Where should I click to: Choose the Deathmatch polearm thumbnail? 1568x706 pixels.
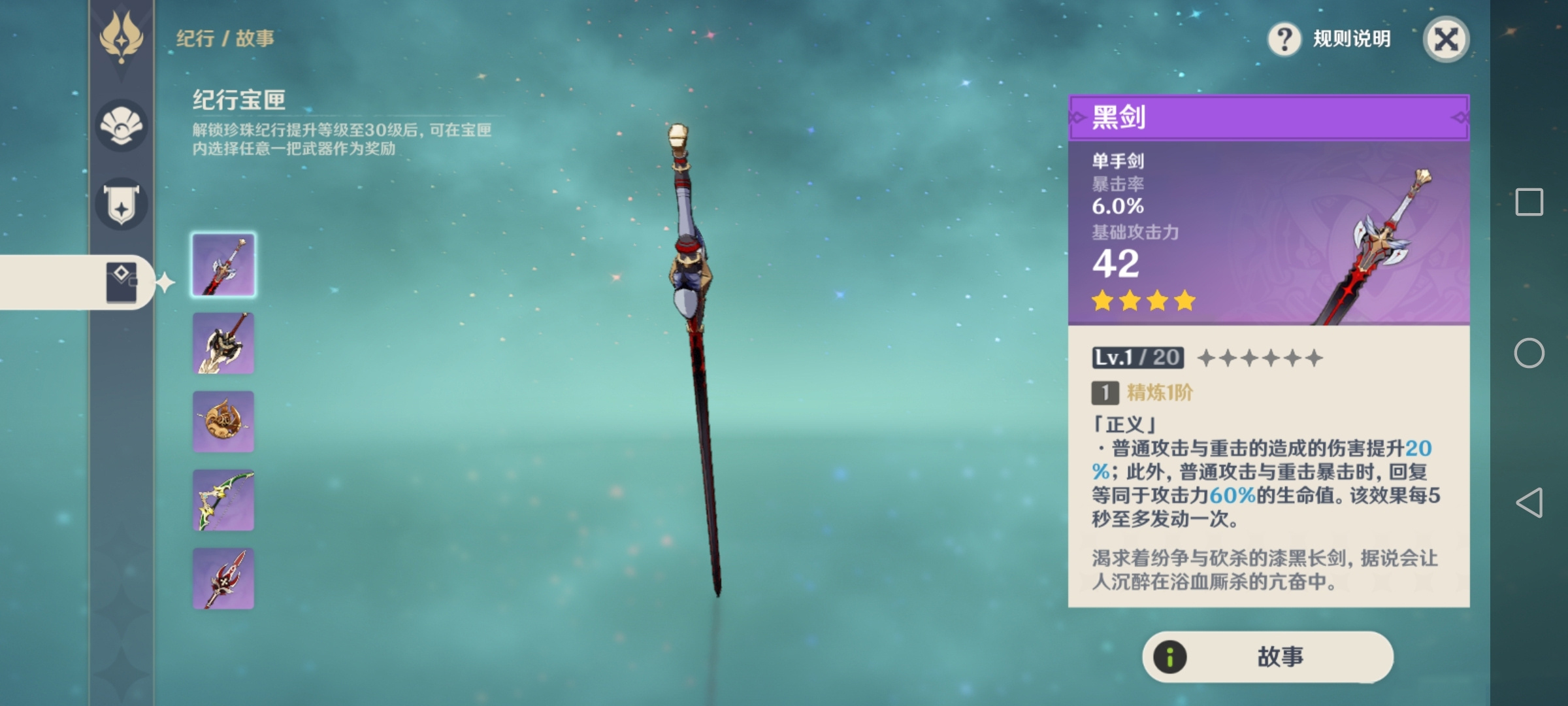click(223, 579)
